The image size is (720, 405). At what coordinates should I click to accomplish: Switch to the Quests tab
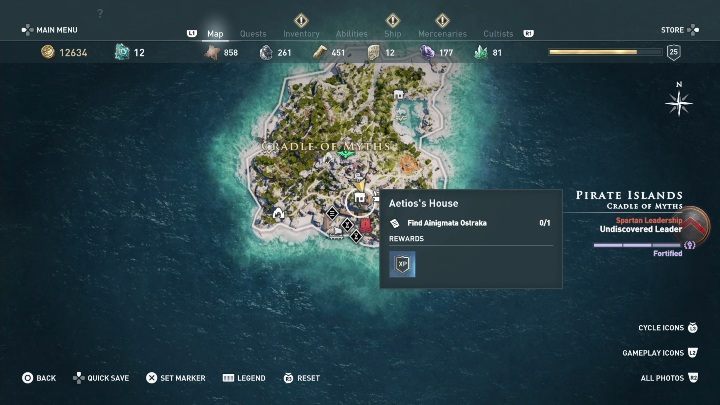[x=253, y=34]
